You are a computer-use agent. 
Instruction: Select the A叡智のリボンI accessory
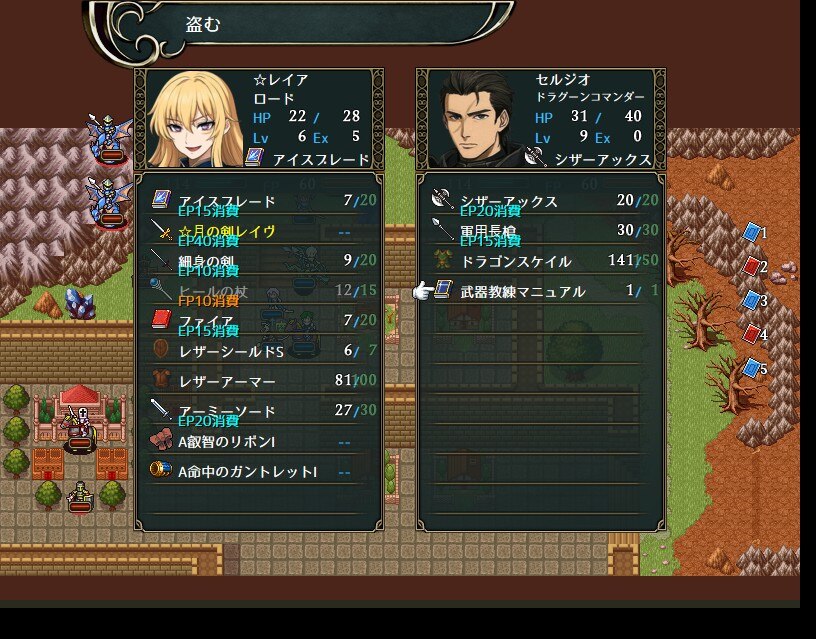pos(227,441)
